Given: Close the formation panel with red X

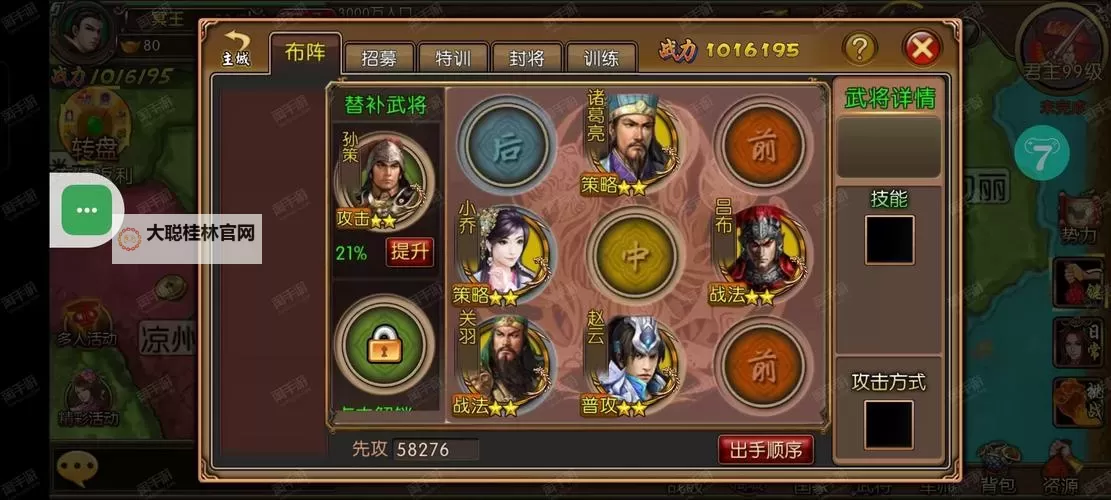Looking at the screenshot, I should 921,47.
